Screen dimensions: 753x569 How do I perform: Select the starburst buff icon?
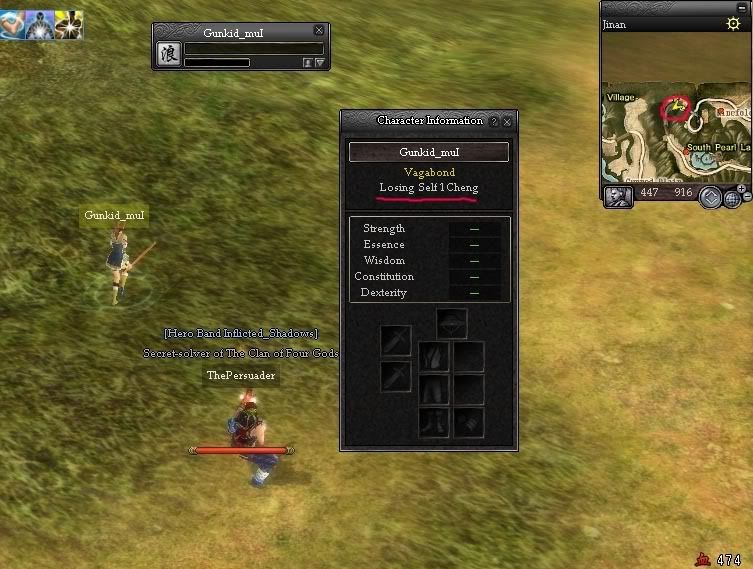69,24
